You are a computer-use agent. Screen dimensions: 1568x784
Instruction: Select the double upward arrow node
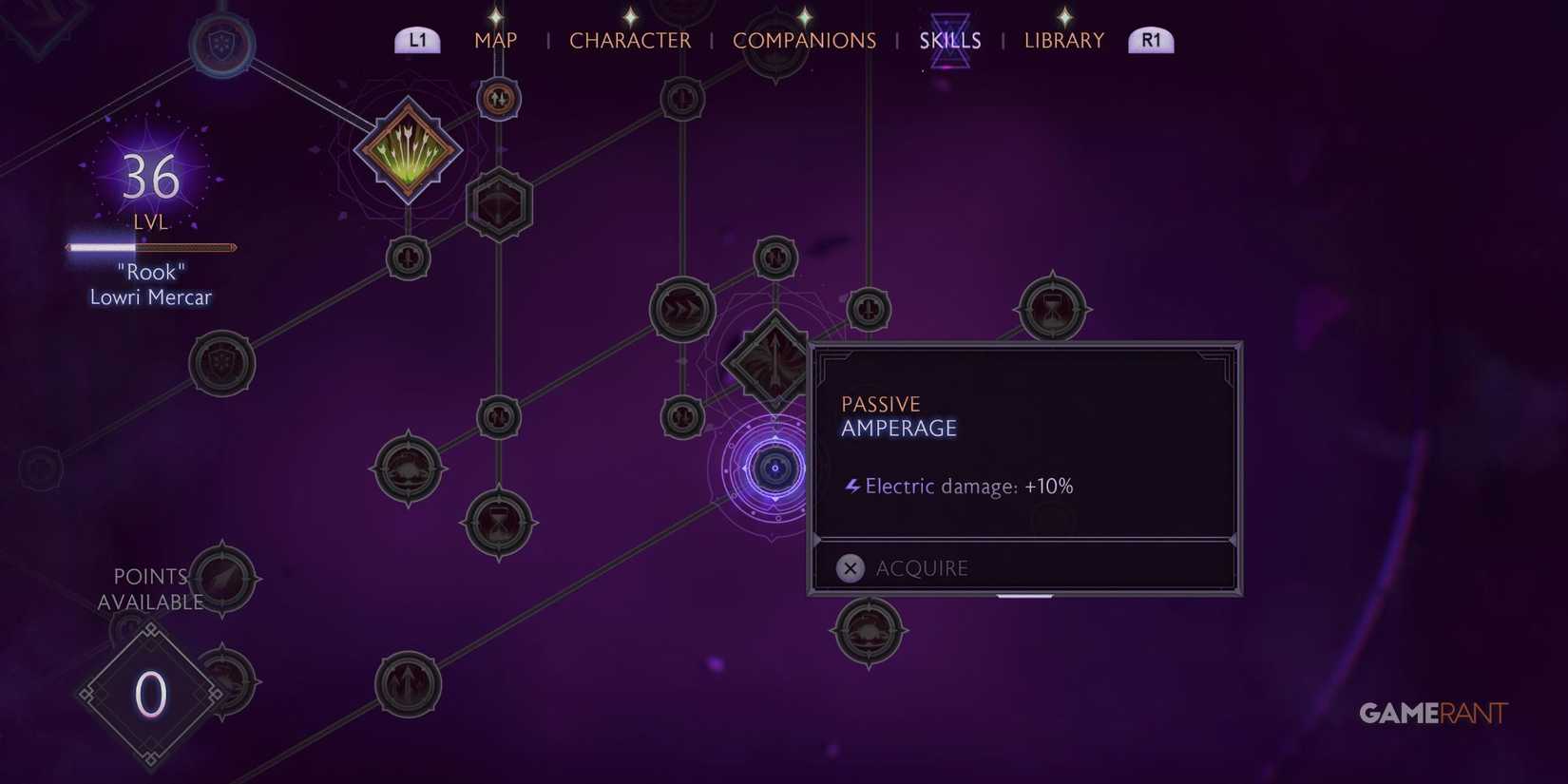point(409,680)
